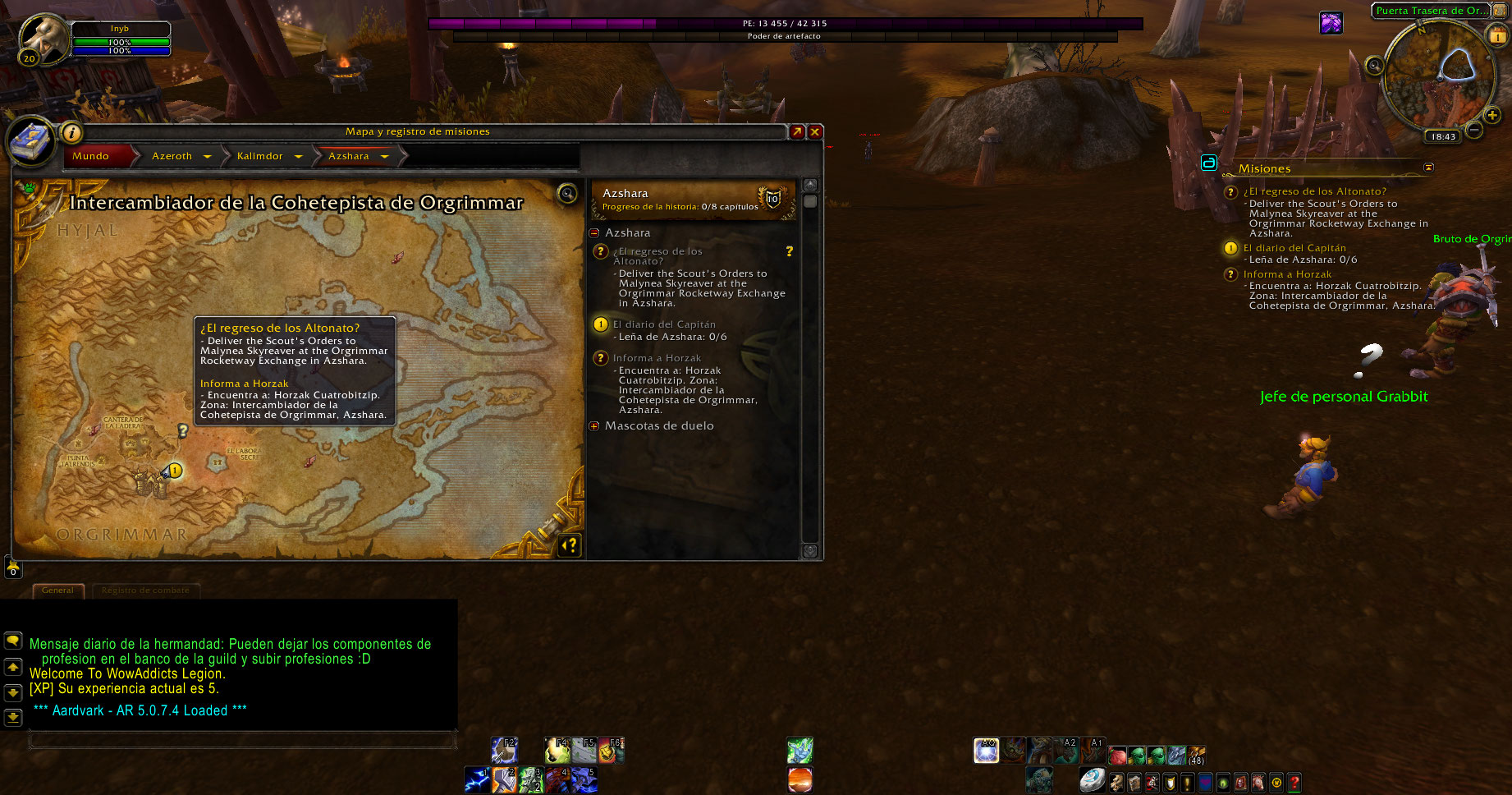Select the Mundo breadcrumb
The width and height of the screenshot is (1512, 795).
click(91, 156)
